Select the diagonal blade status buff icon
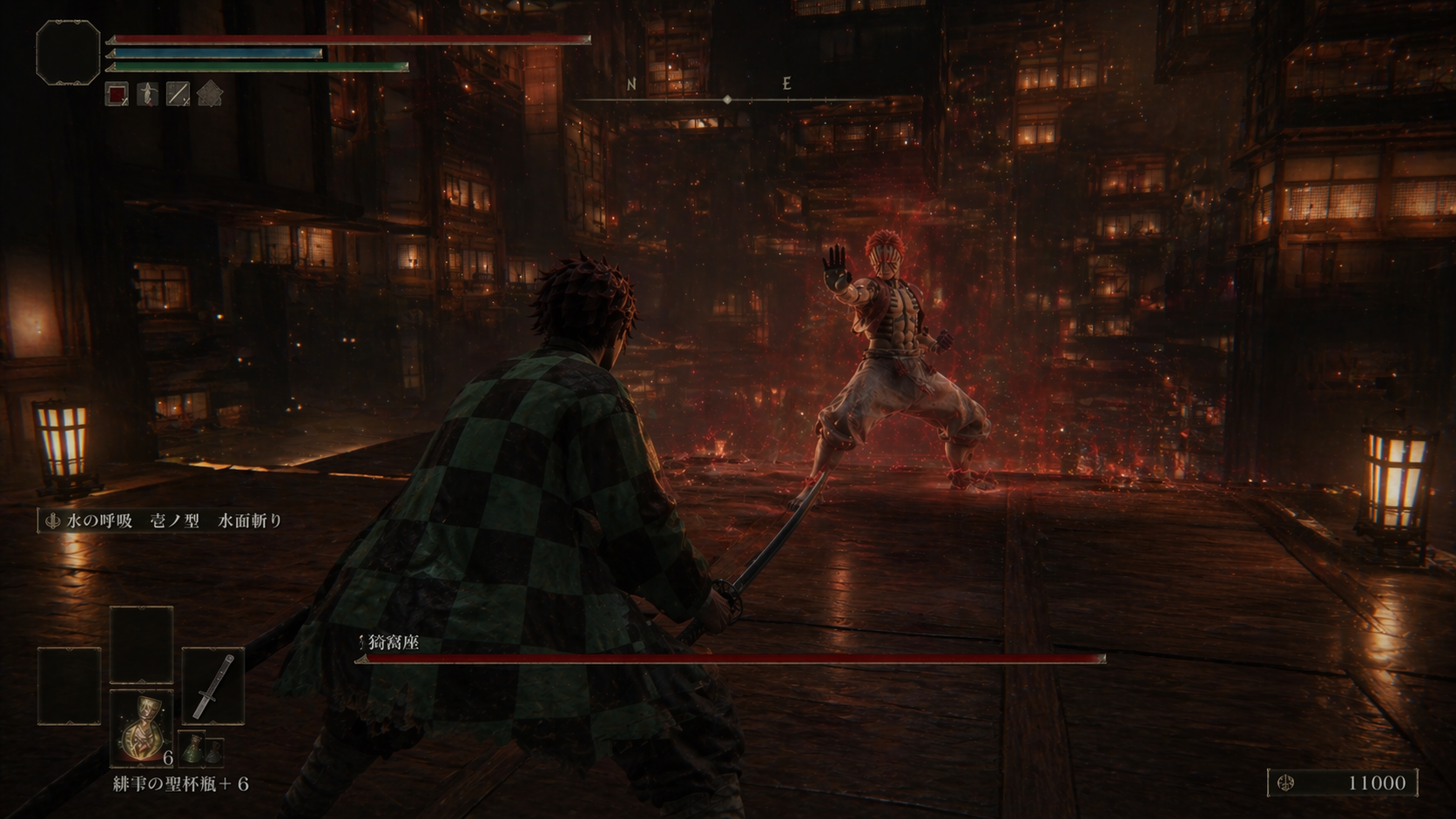Viewport: 1456px width, 819px height. [178, 93]
